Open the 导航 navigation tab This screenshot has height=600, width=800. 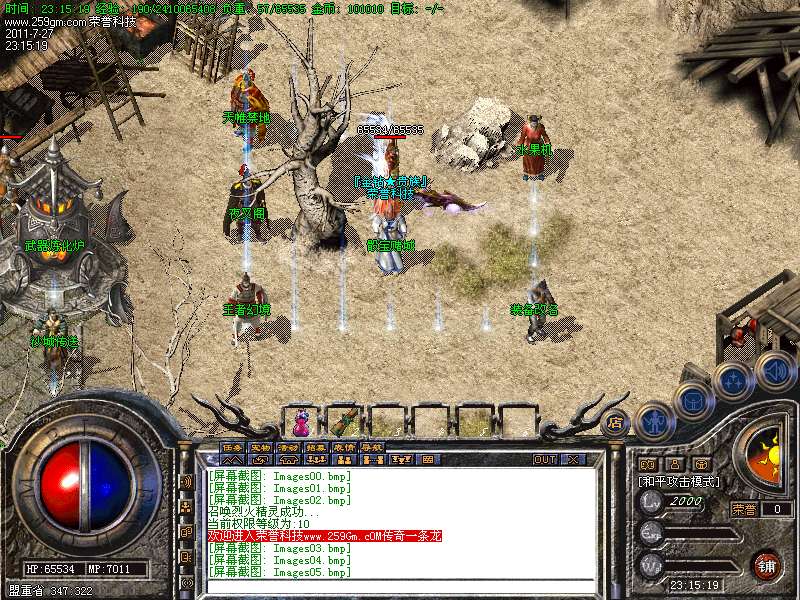372,447
